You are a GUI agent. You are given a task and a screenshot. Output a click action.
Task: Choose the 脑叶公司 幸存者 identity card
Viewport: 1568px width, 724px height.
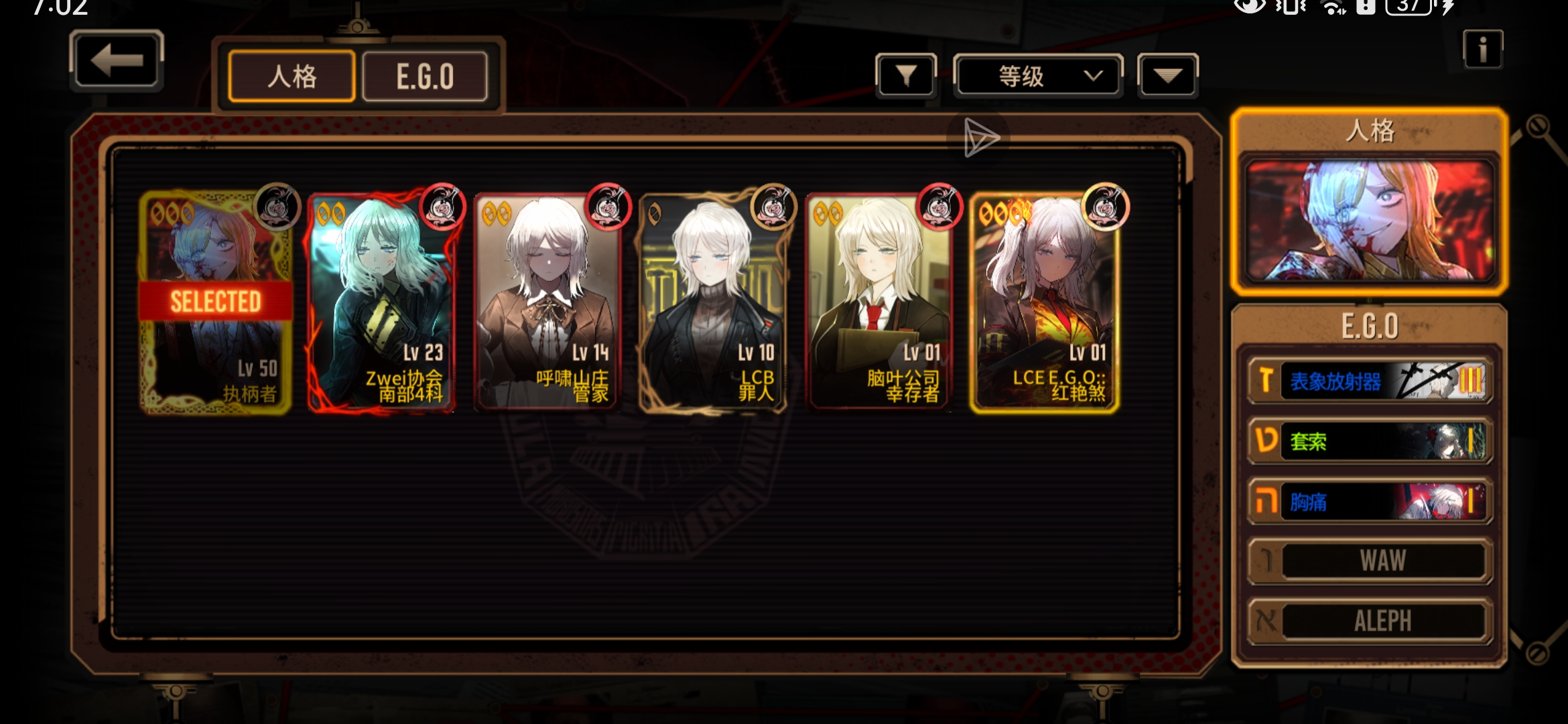pyautogui.click(x=878, y=302)
